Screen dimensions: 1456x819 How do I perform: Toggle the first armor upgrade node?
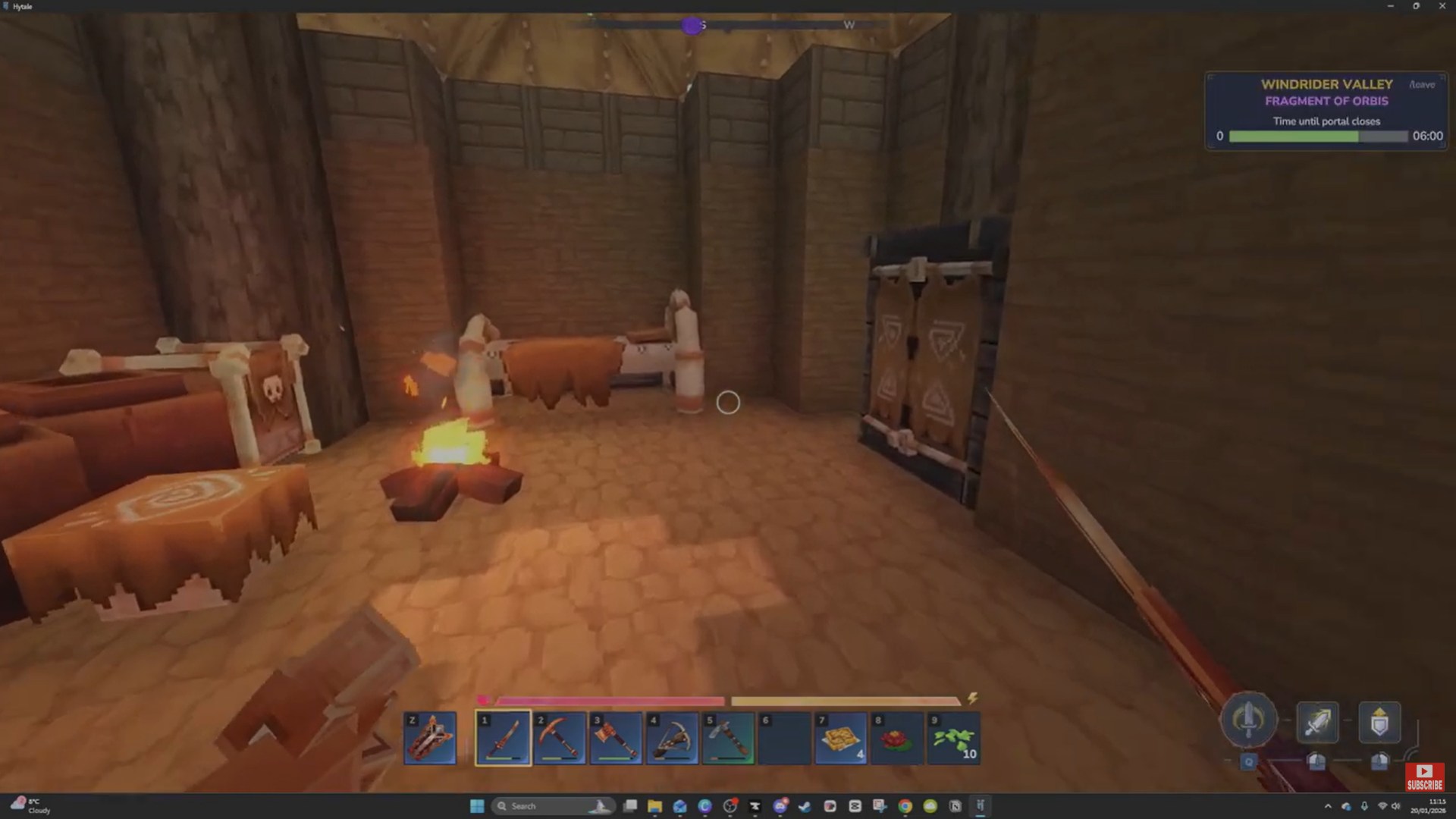(1316, 761)
